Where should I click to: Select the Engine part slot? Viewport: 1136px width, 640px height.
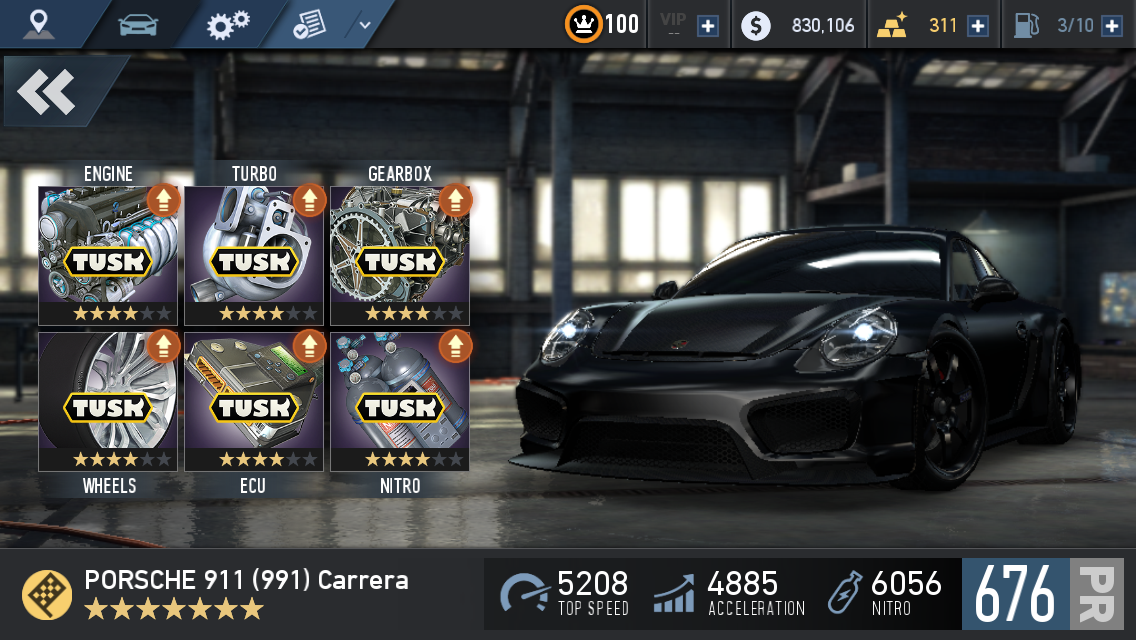click(108, 255)
